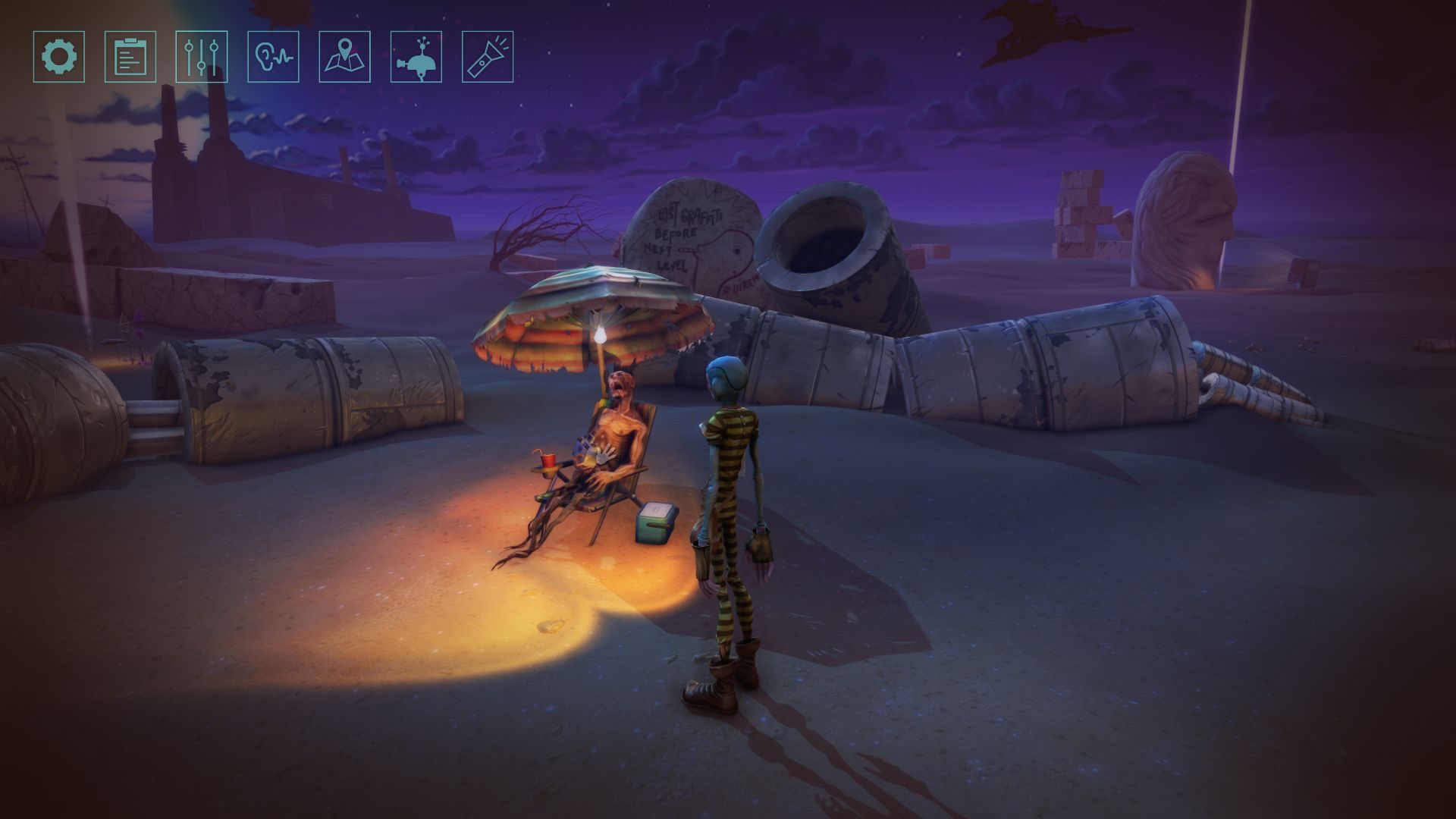Open the gear settings menu
This screenshot has height=819, width=1456.
pyautogui.click(x=59, y=57)
